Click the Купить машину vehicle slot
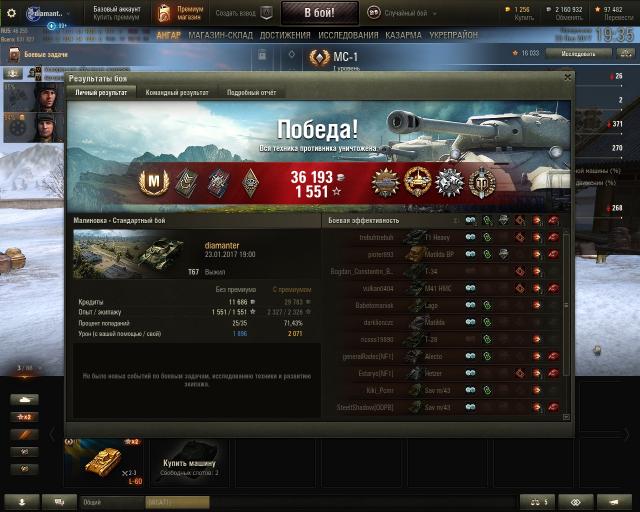640x512 pixels. point(190,461)
